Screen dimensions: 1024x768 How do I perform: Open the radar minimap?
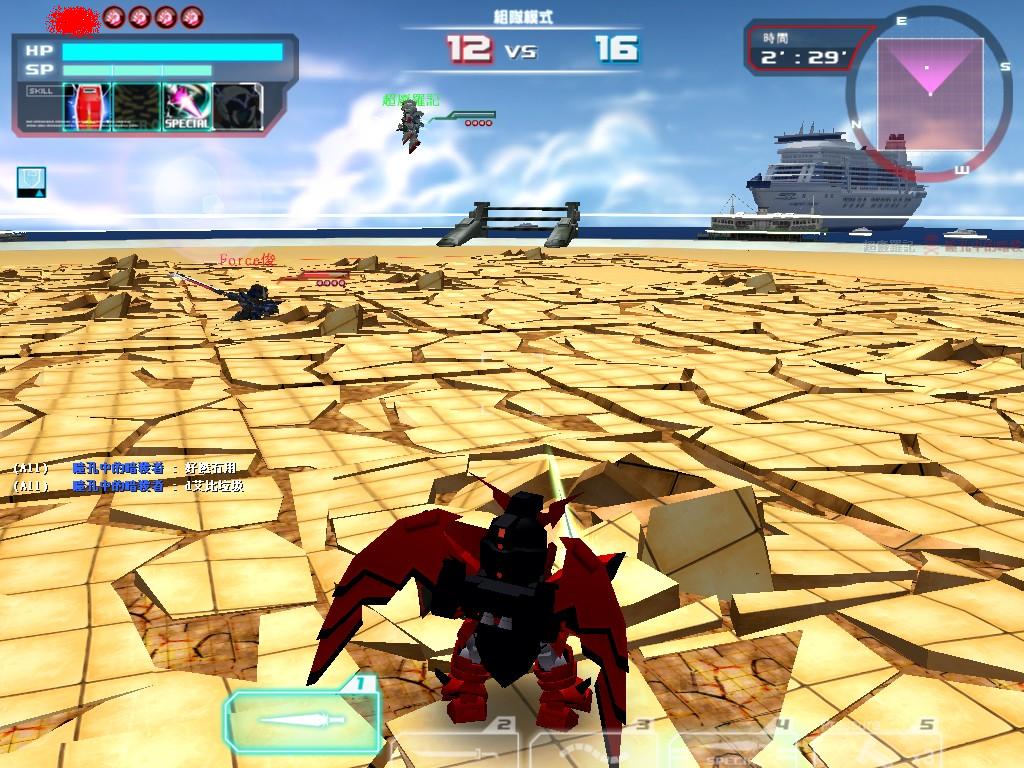point(927,93)
